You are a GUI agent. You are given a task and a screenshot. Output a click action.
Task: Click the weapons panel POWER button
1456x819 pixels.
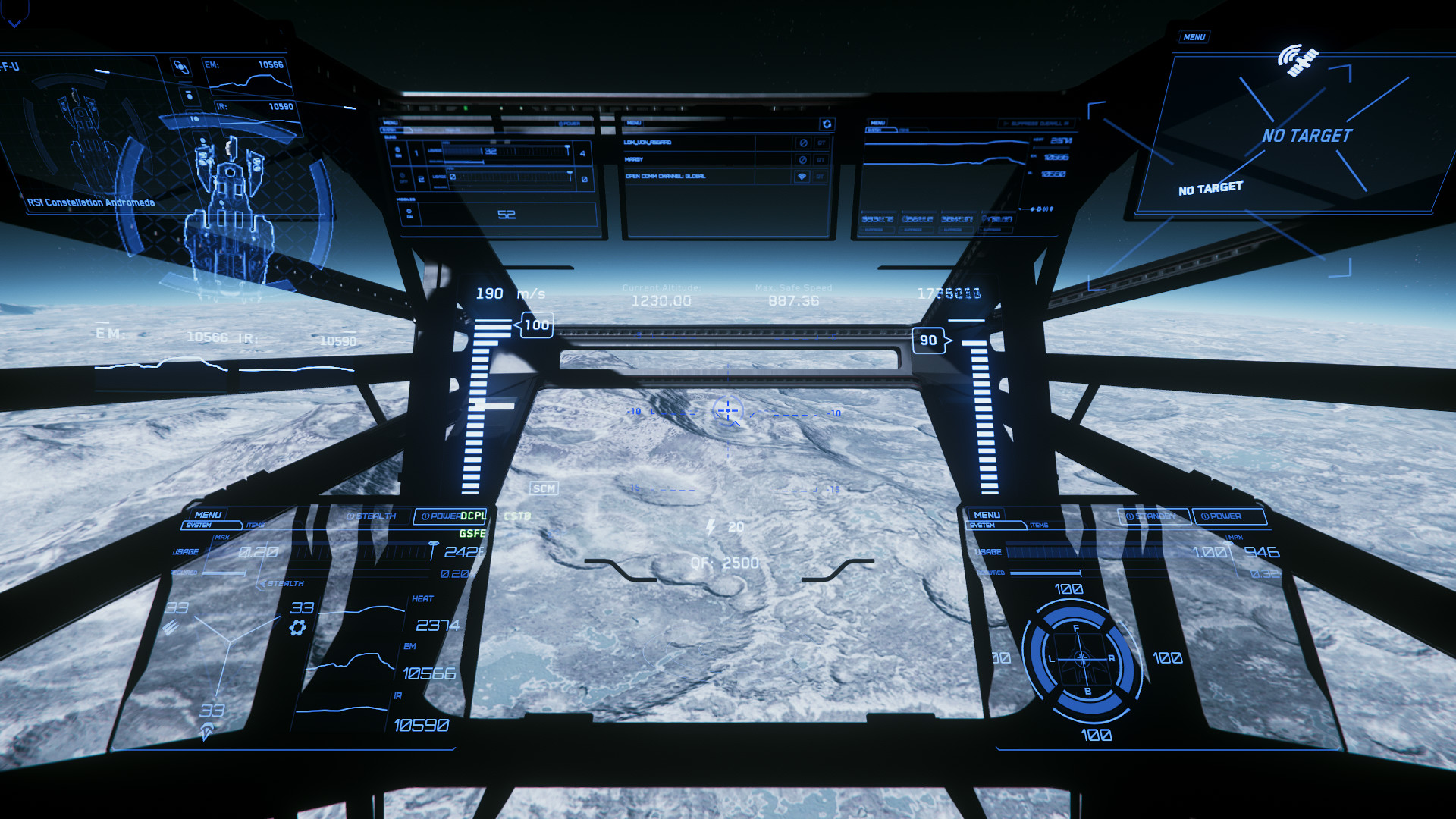click(x=569, y=124)
